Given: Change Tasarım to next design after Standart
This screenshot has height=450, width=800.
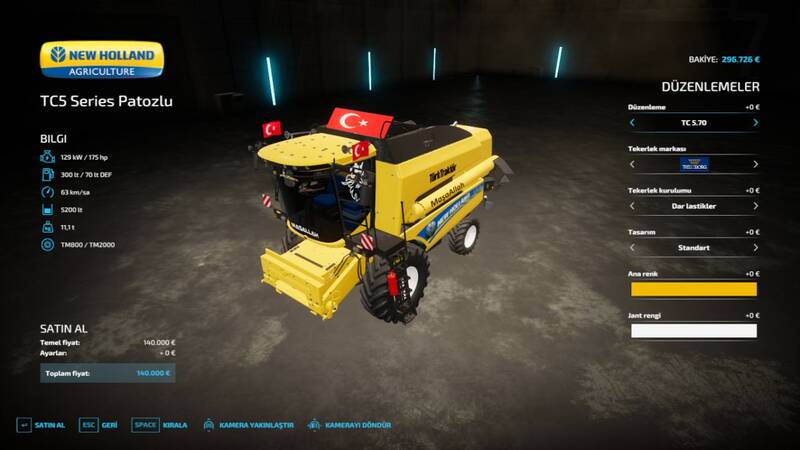Looking at the screenshot, I should pos(755,248).
